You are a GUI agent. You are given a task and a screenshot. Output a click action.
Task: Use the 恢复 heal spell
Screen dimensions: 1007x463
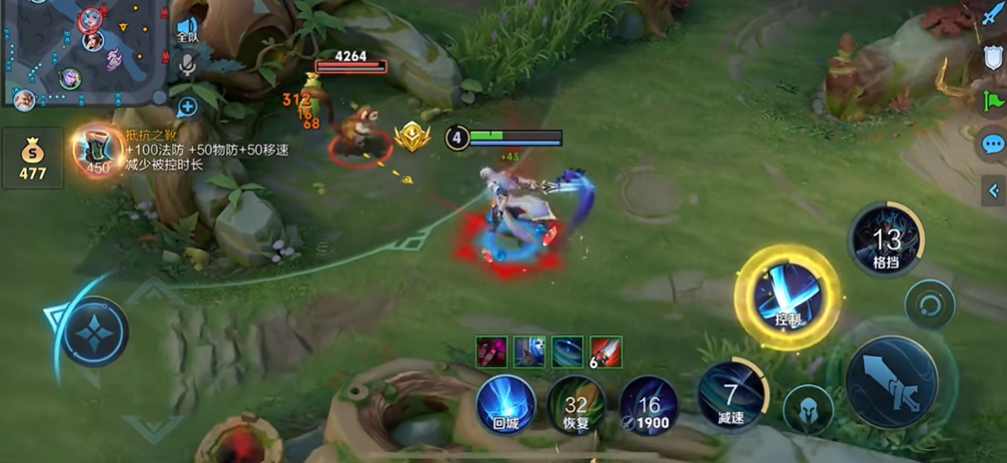(575, 406)
